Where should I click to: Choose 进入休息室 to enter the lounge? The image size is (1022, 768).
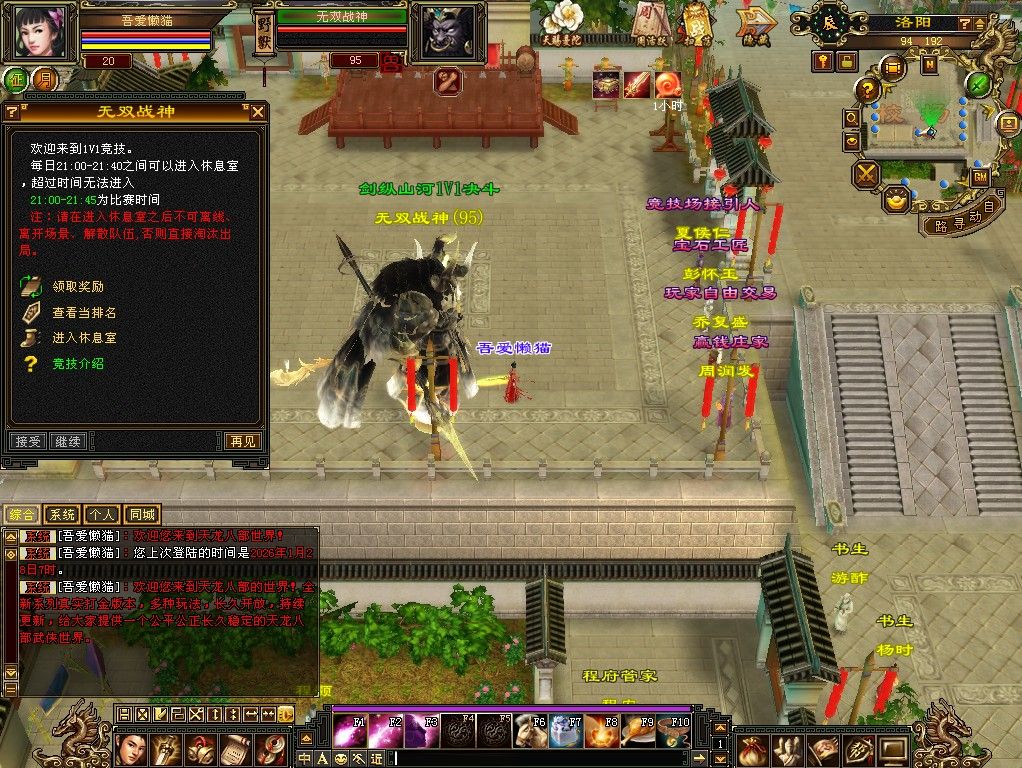[x=84, y=338]
